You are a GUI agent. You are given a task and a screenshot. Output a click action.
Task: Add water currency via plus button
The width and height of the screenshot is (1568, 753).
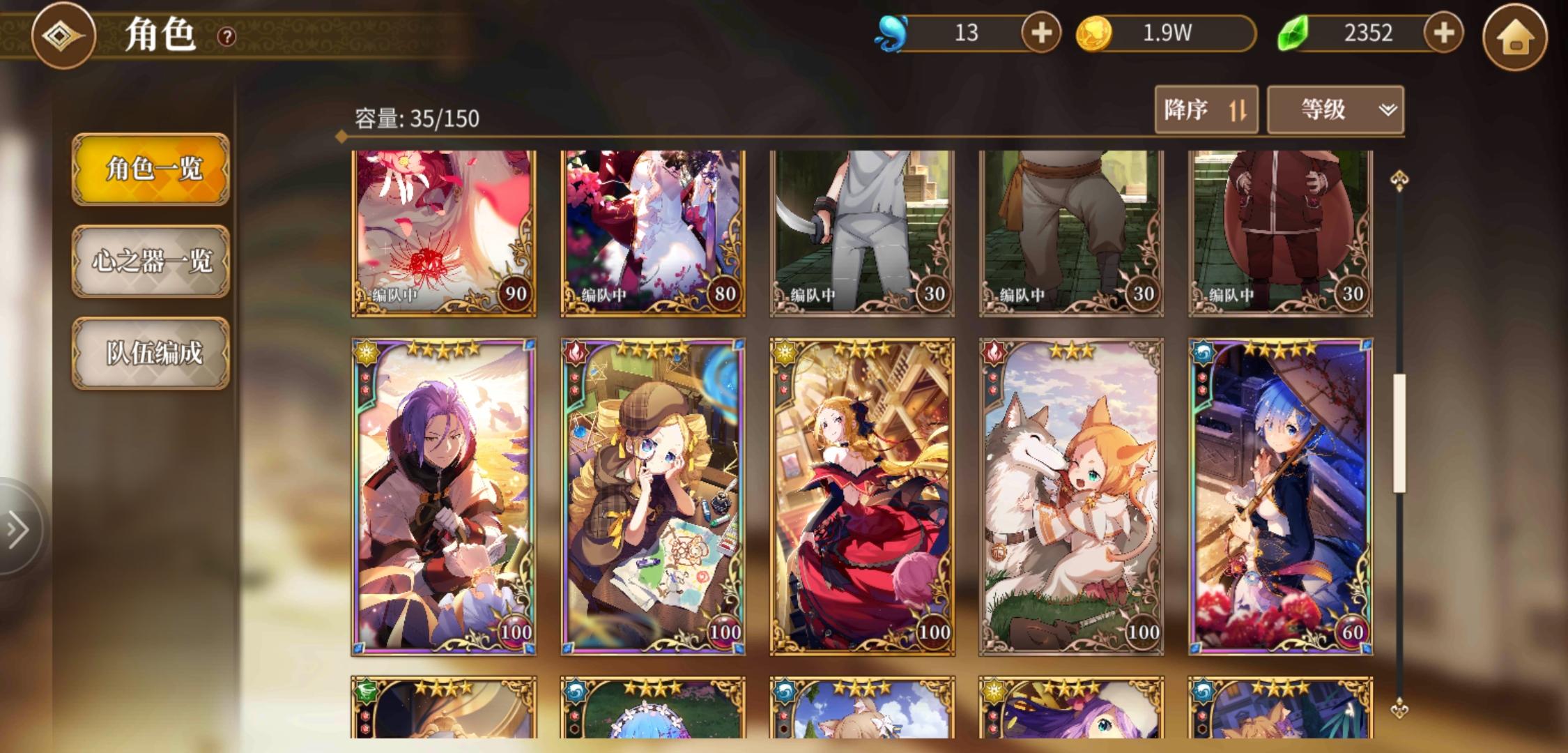click(x=1041, y=31)
